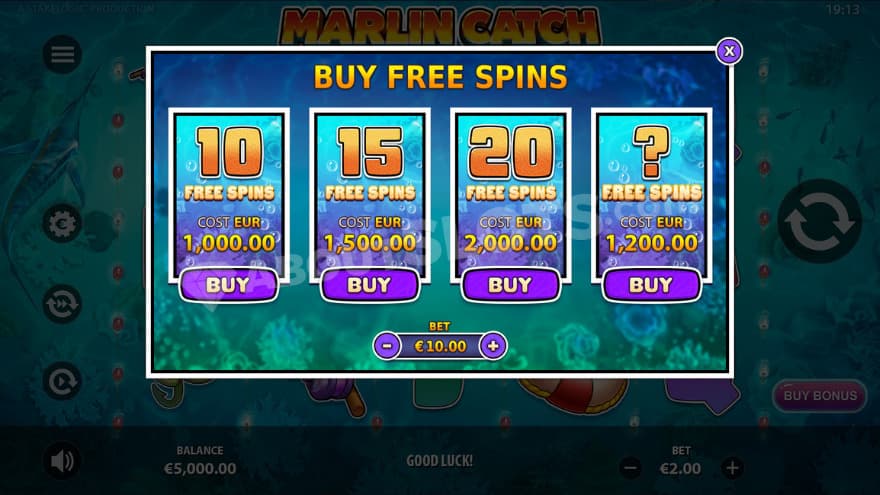Open the autoplay spin icon
This screenshot has height=495, width=880.
pyautogui.click(x=62, y=381)
